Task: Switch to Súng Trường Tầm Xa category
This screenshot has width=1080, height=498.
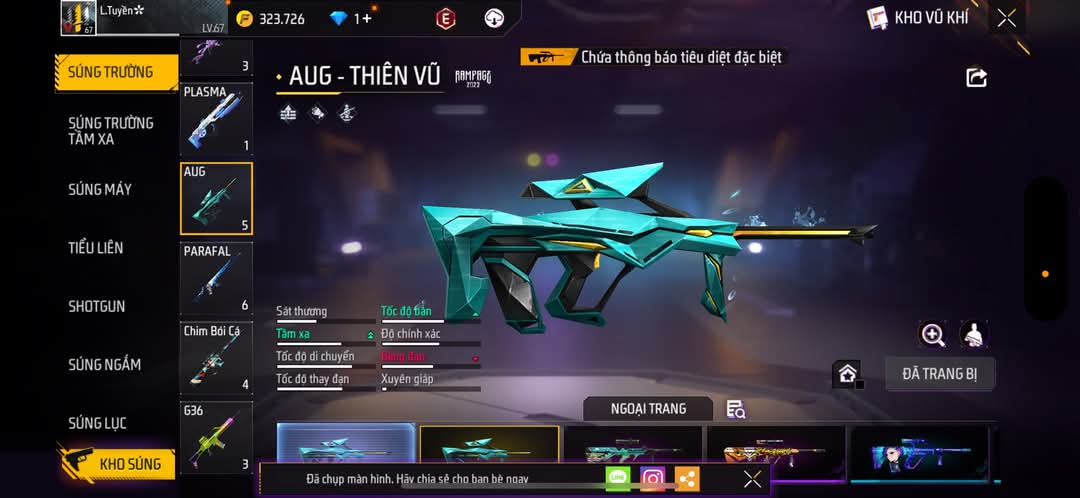Action: (111, 131)
